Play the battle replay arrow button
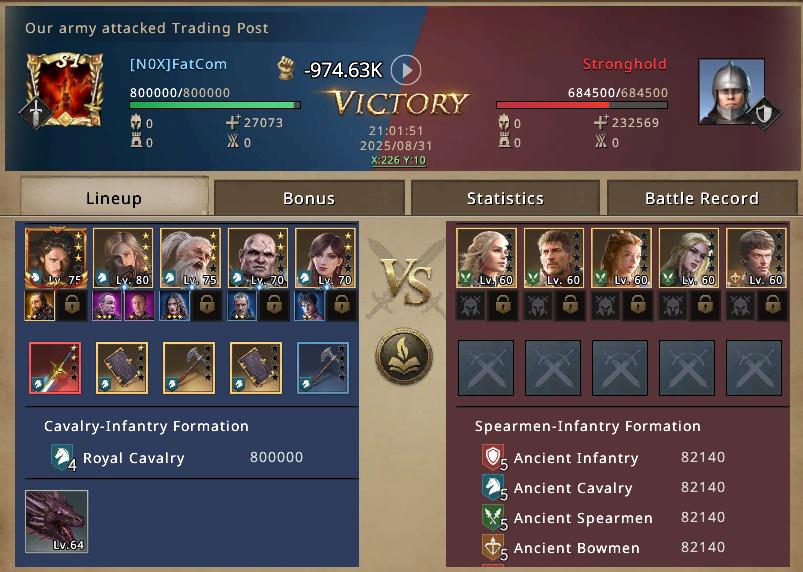The image size is (803, 572). (x=405, y=70)
